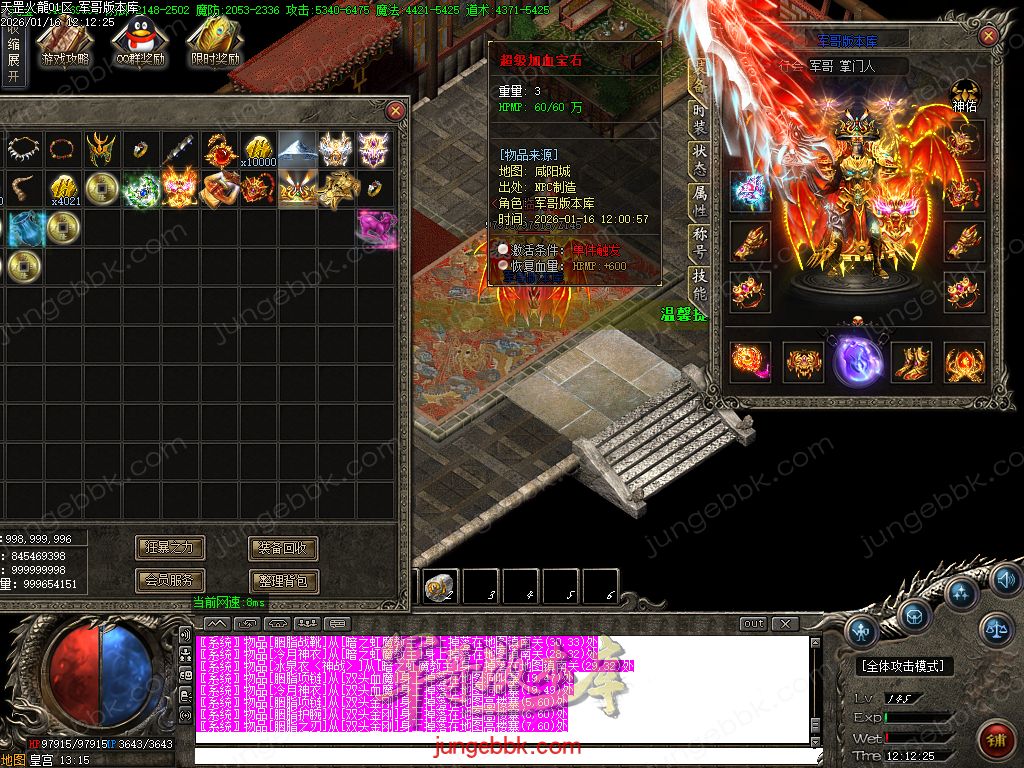The image size is (1024, 768).
Task: Select the gold ingot stack x10000
Action: click(x=259, y=151)
